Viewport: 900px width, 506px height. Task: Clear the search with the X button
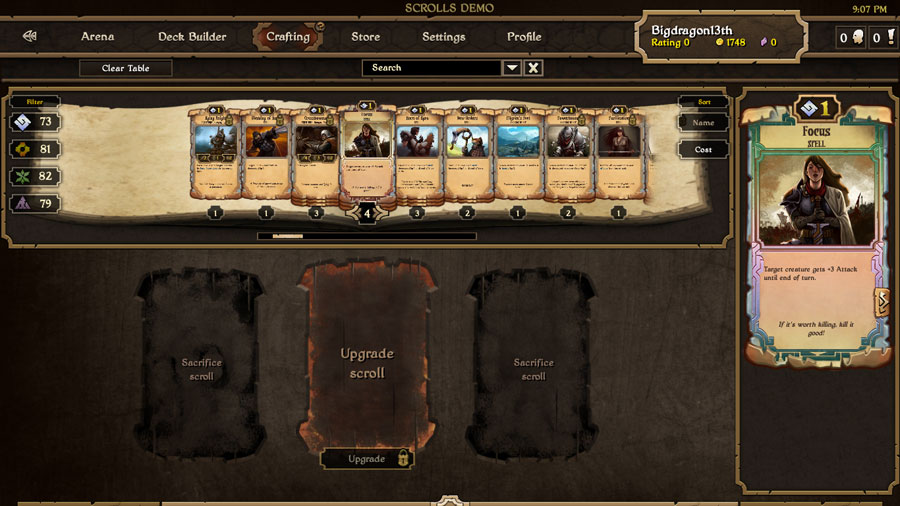[534, 68]
